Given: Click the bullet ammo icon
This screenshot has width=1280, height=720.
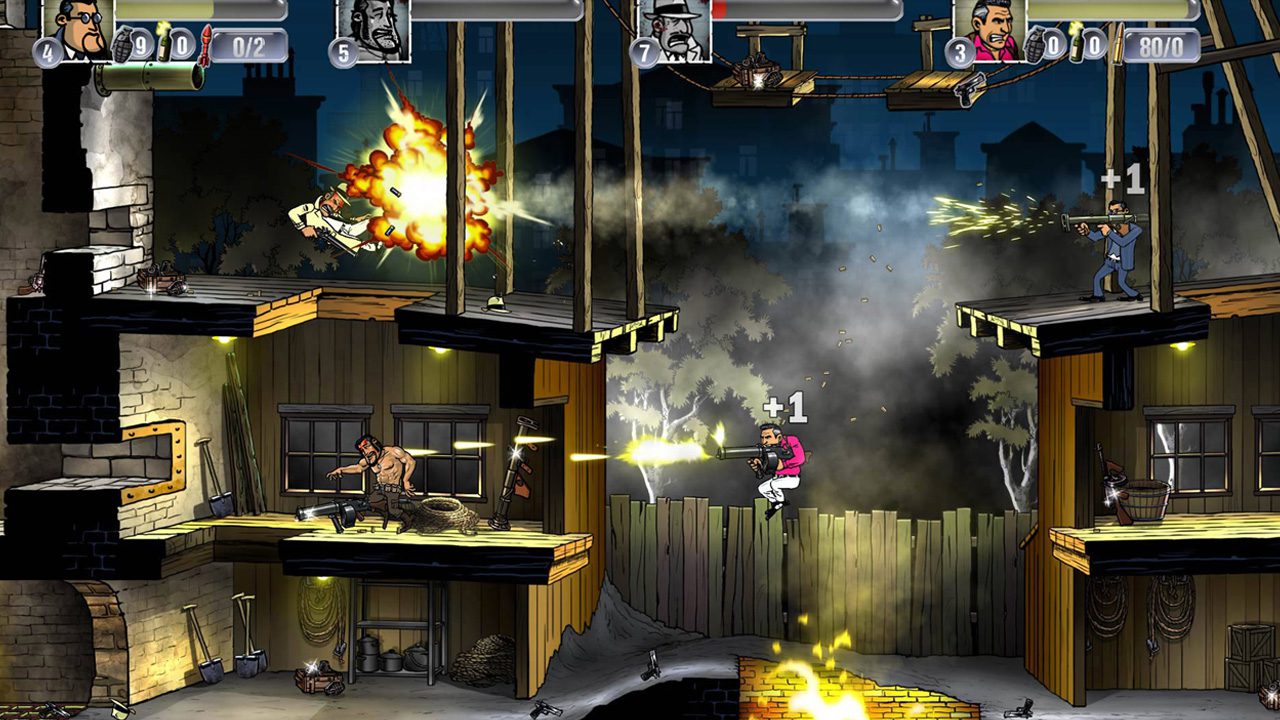Looking at the screenshot, I should [1117, 44].
